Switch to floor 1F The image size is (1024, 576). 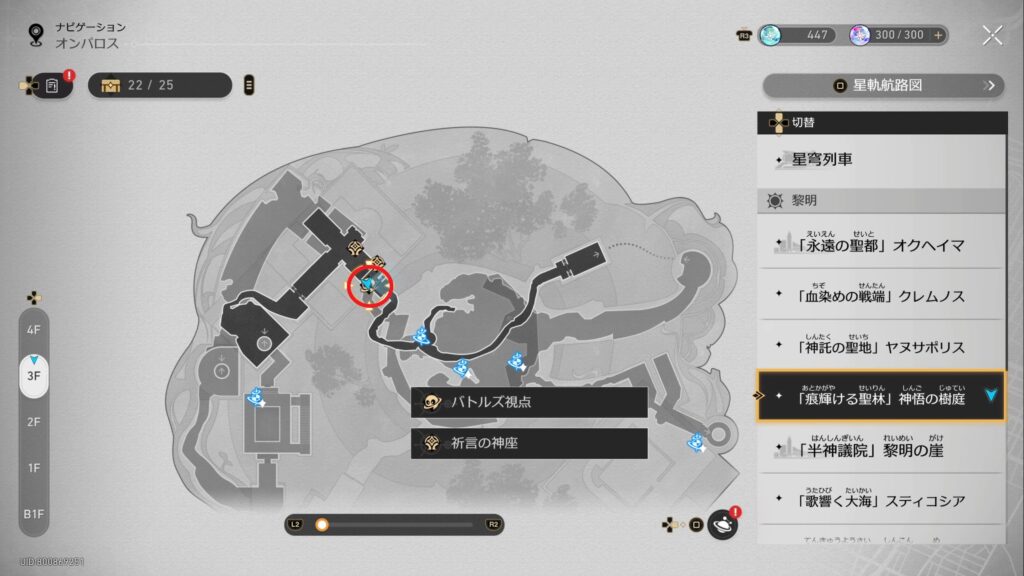pos(34,467)
